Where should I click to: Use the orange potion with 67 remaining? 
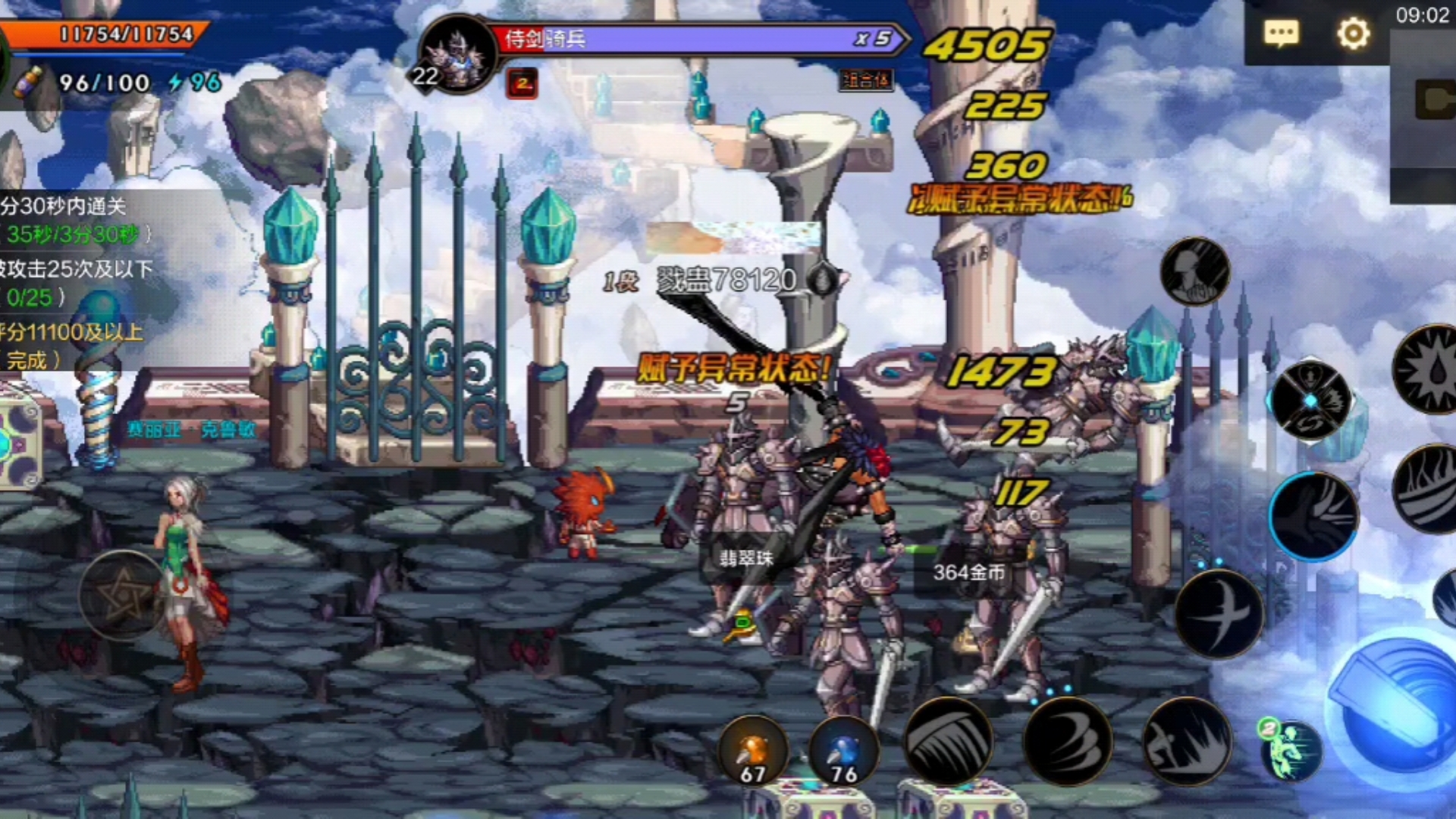point(753,750)
